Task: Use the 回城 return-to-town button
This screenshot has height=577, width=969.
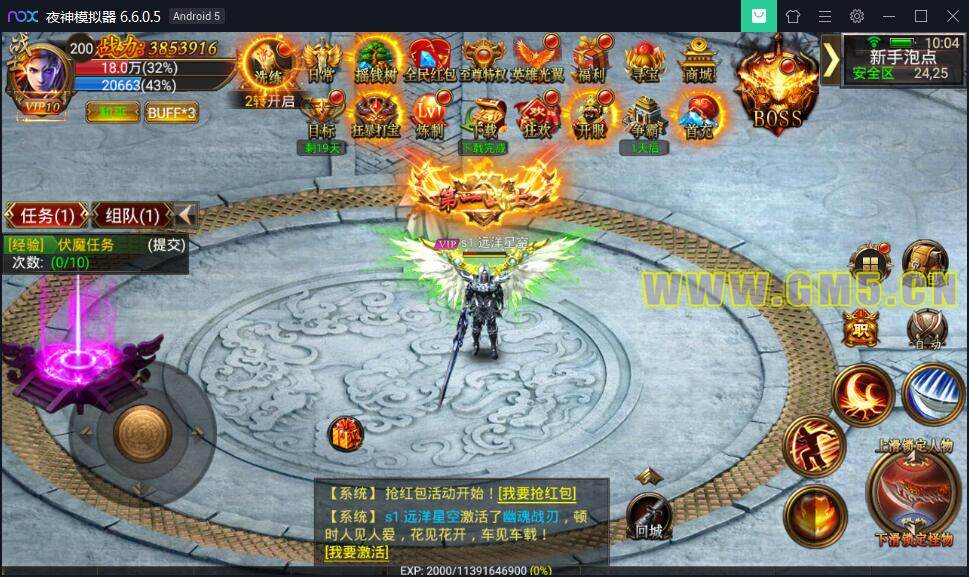Action: click(649, 515)
